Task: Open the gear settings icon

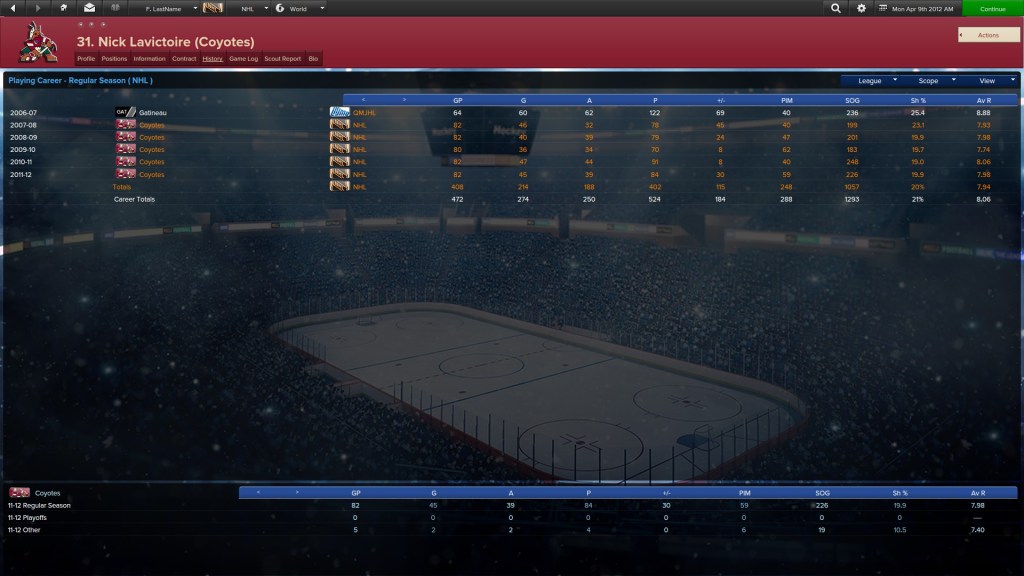Action: point(862,8)
